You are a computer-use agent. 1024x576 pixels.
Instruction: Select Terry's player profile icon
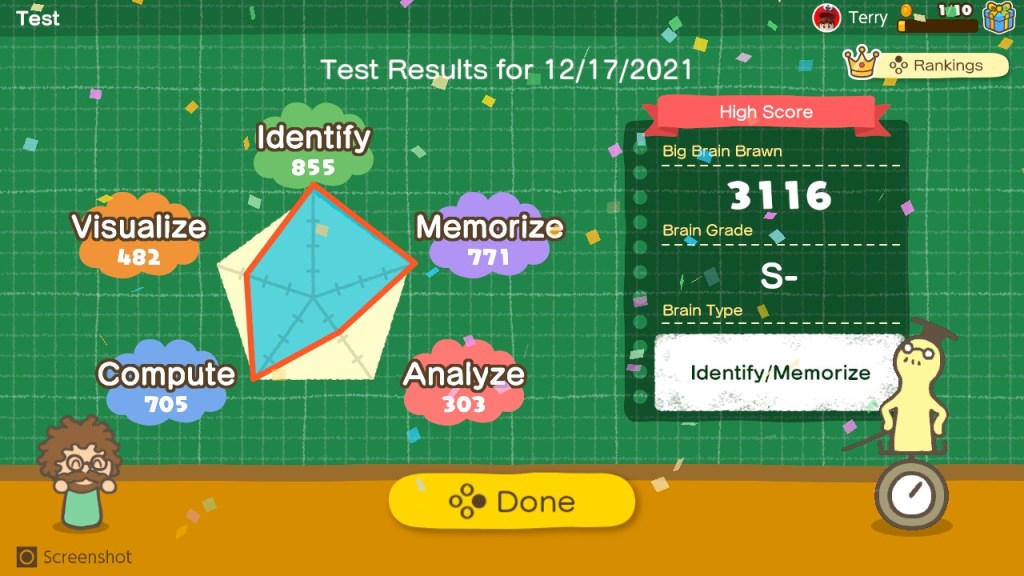(x=827, y=17)
